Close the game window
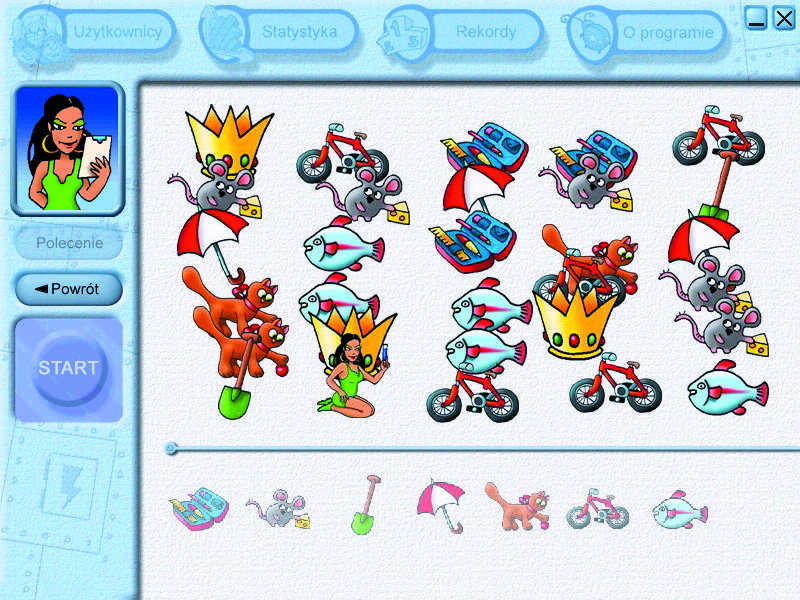 click(x=784, y=18)
